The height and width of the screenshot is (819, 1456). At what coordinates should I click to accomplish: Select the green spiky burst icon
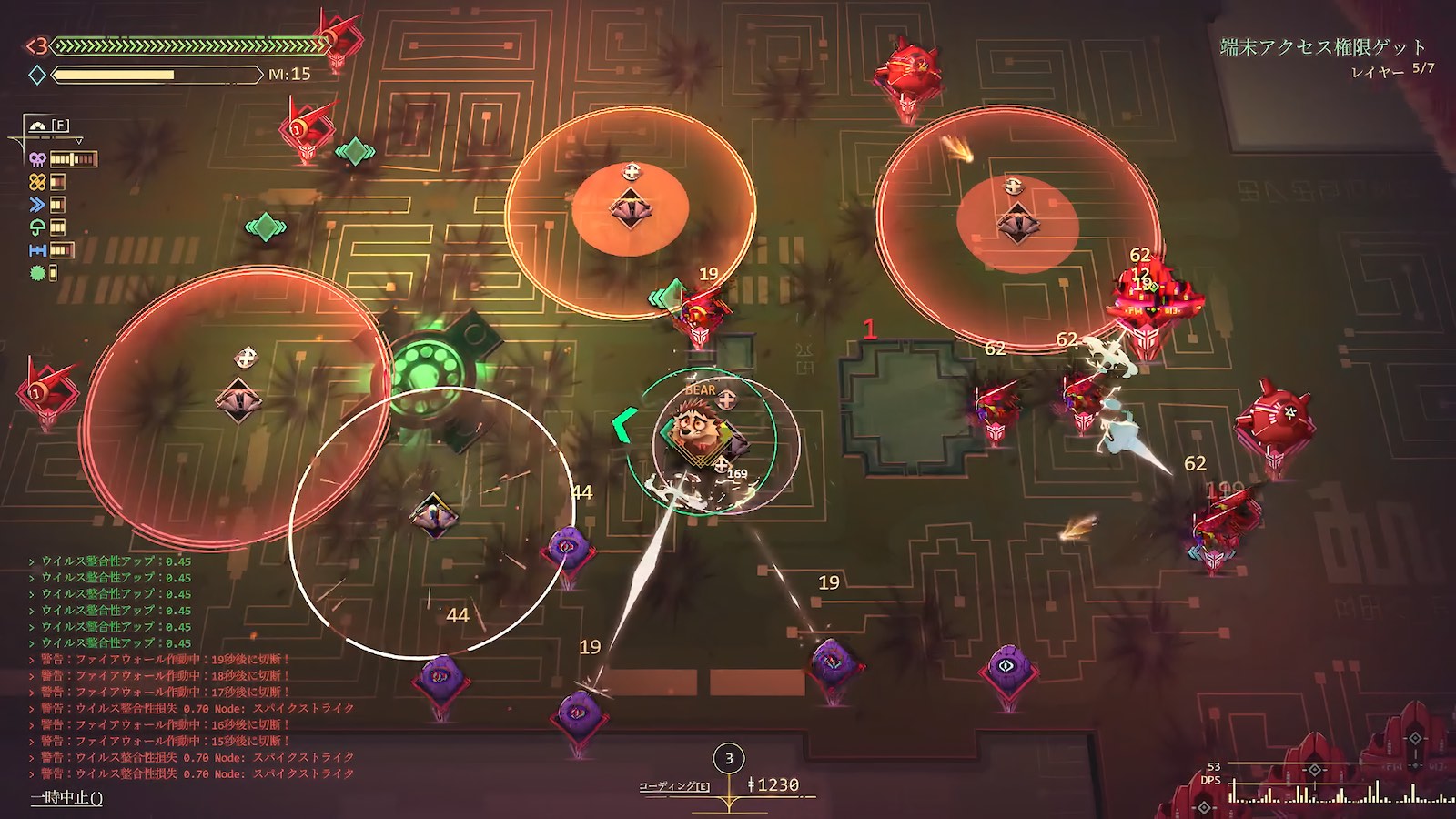37,272
